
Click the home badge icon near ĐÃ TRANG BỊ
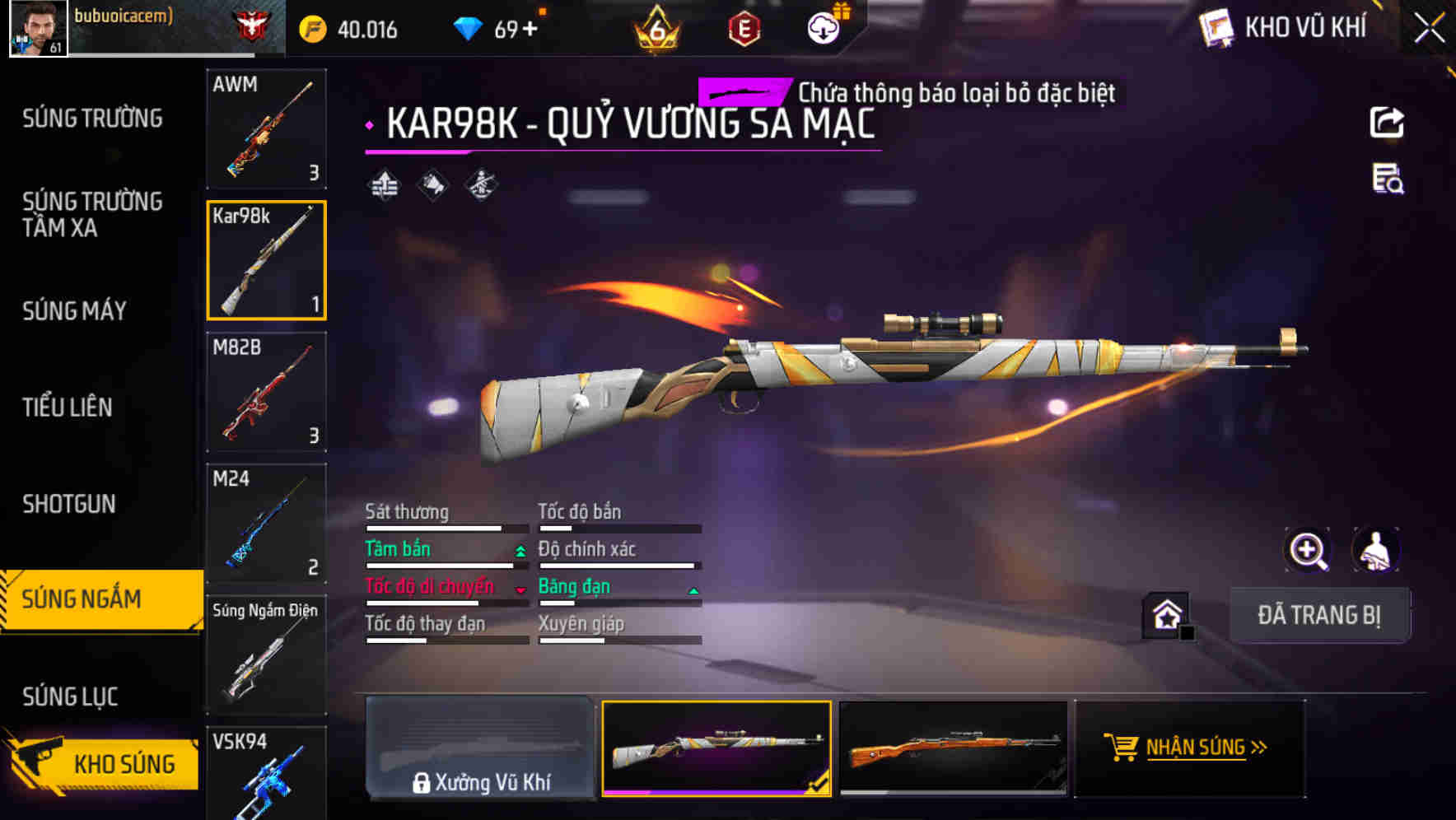coord(1165,614)
